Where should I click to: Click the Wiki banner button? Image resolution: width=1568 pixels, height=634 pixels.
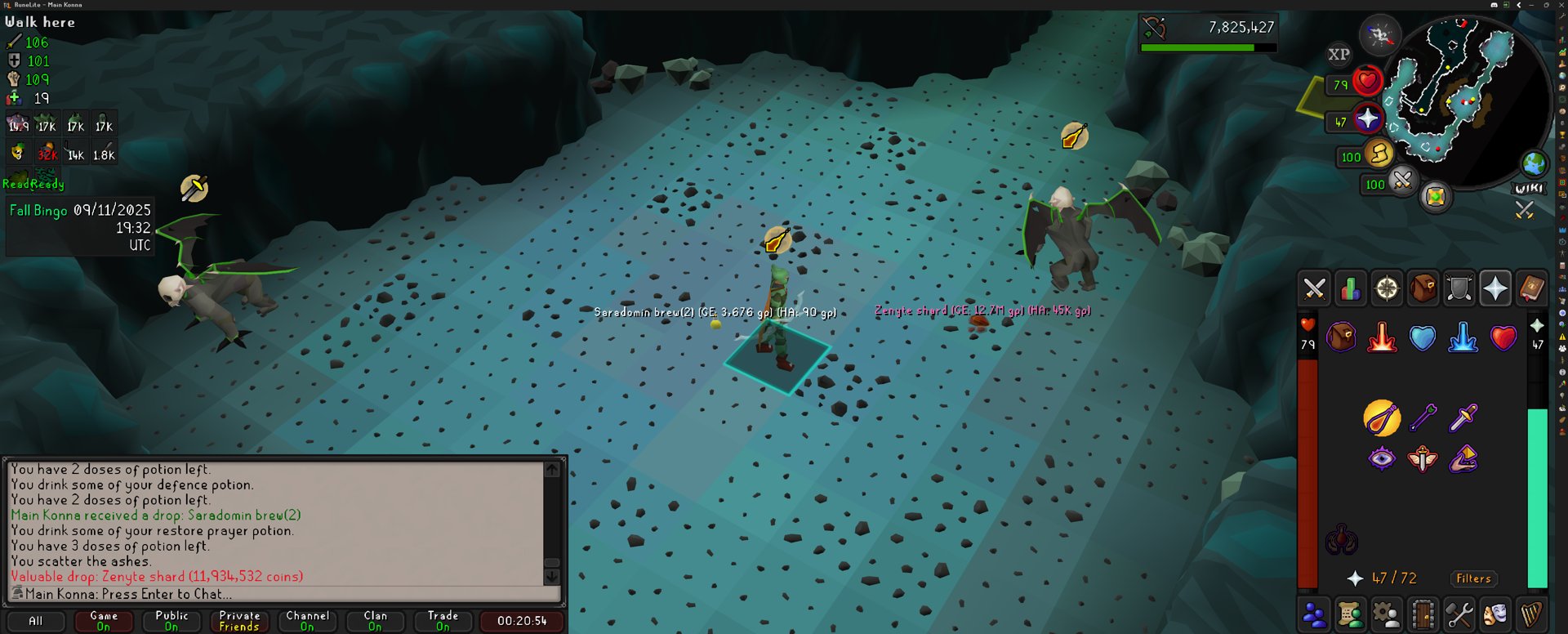1529,189
